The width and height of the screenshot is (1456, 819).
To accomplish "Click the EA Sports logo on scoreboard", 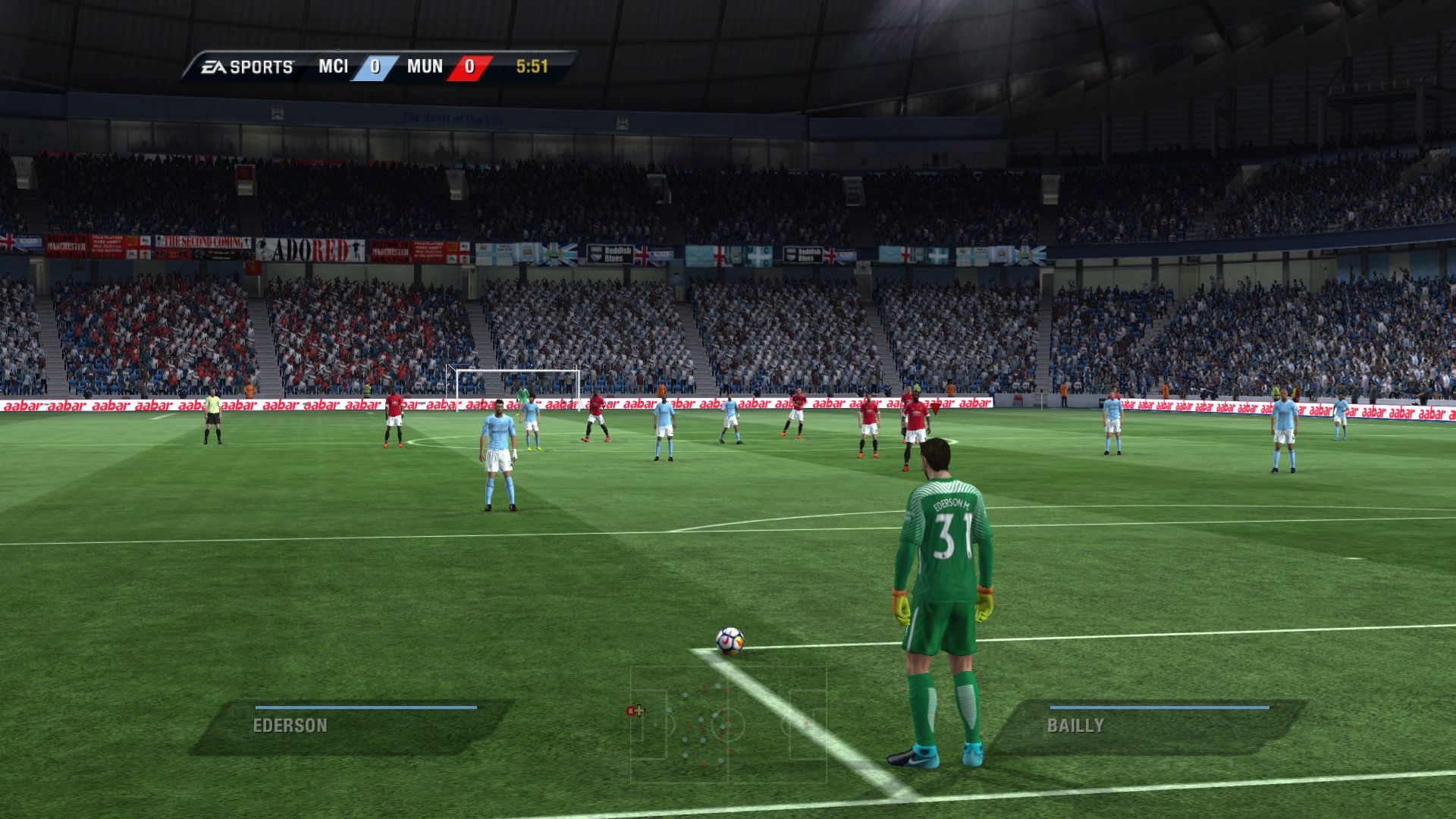I will 247,67.
